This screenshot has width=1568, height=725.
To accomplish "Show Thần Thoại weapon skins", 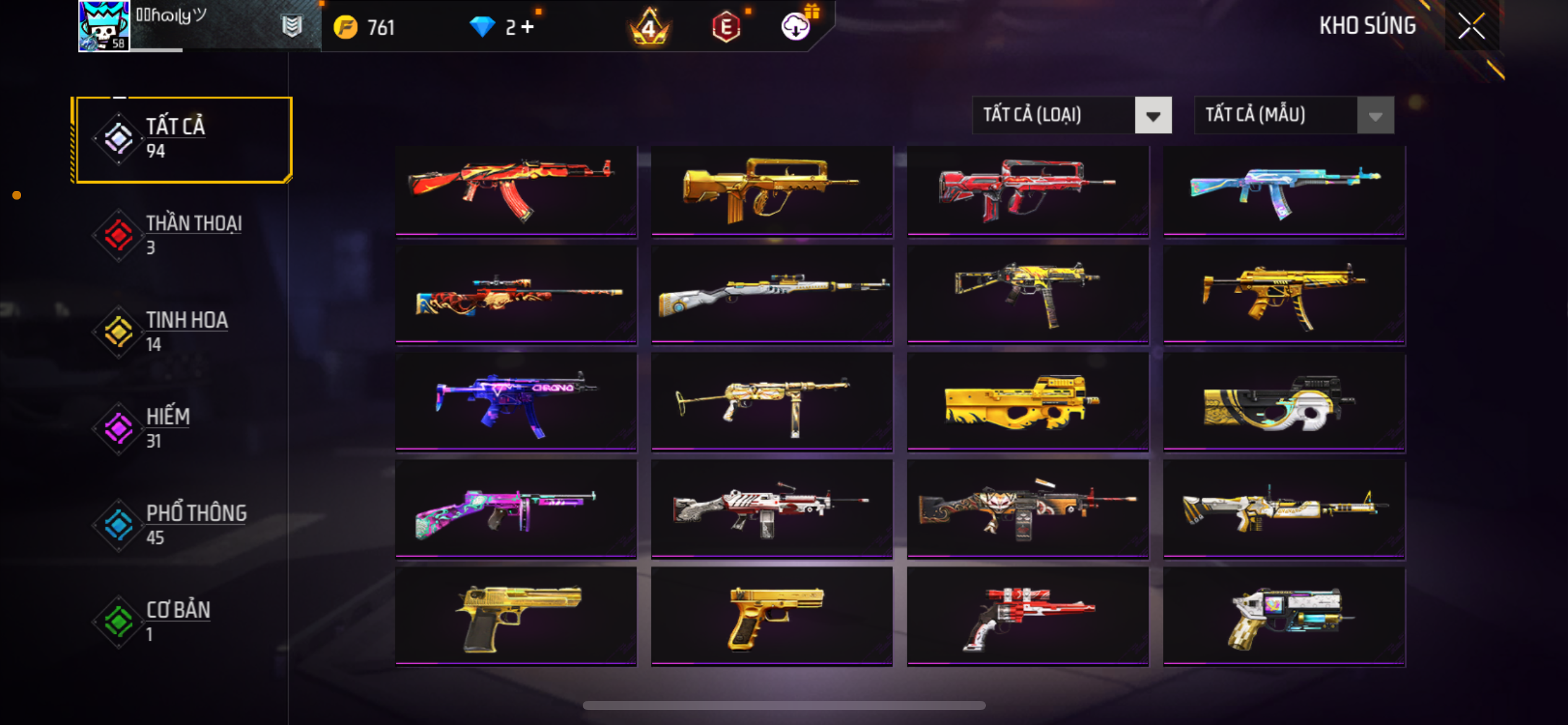I will [181, 235].
